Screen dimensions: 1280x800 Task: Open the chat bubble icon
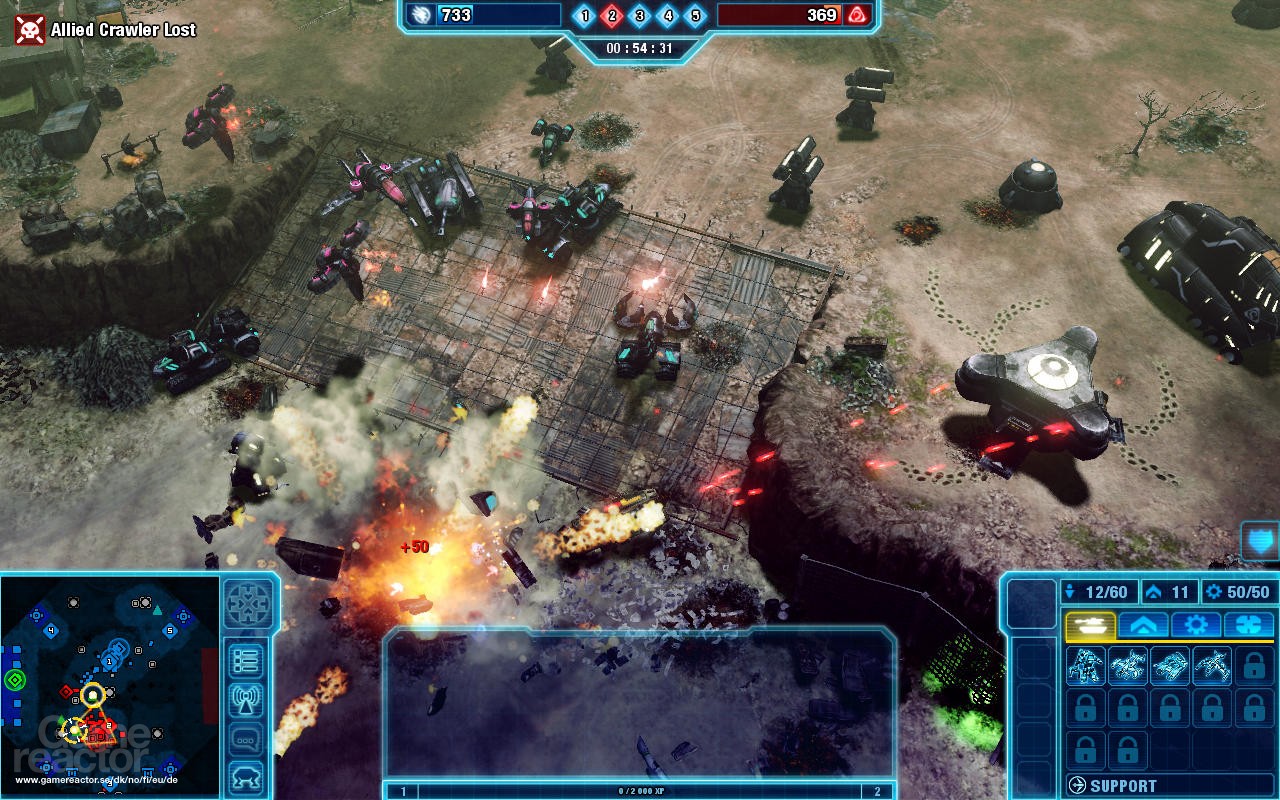click(246, 736)
